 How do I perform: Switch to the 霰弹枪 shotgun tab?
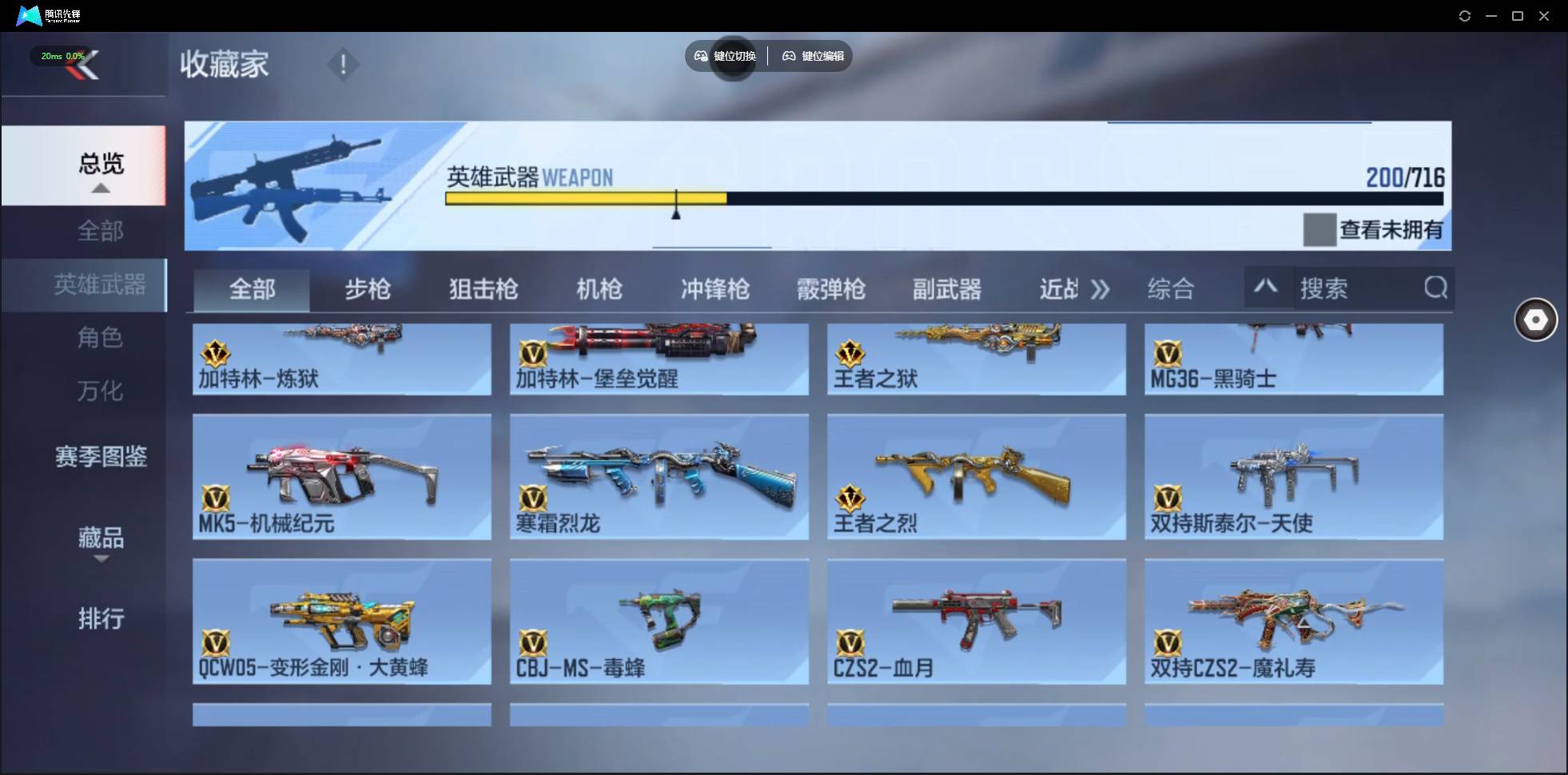tap(831, 289)
